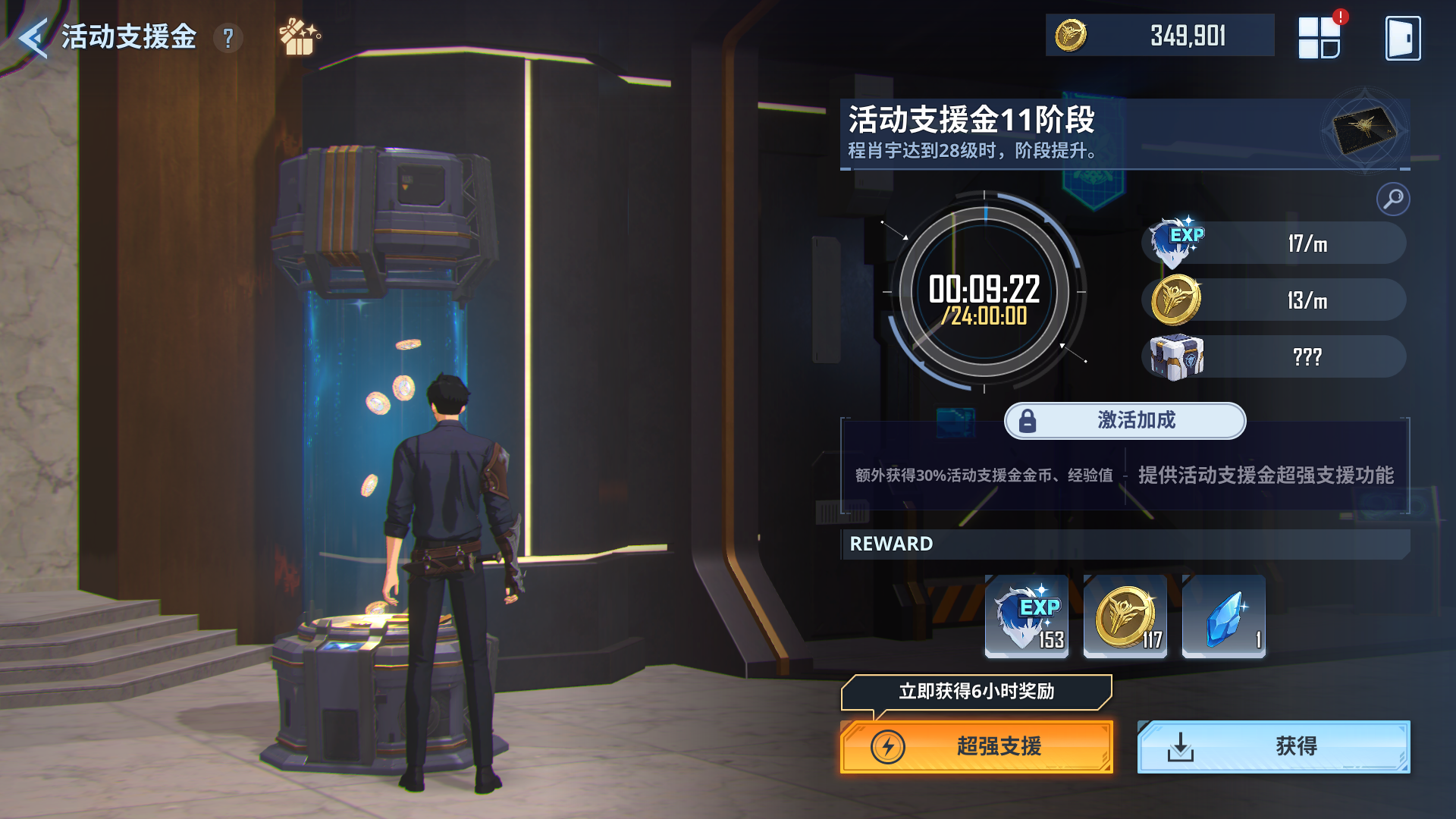This screenshot has width=1456, height=819.
Task: Open the four-square grid menu
Action: pyautogui.click(x=1319, y=38)
